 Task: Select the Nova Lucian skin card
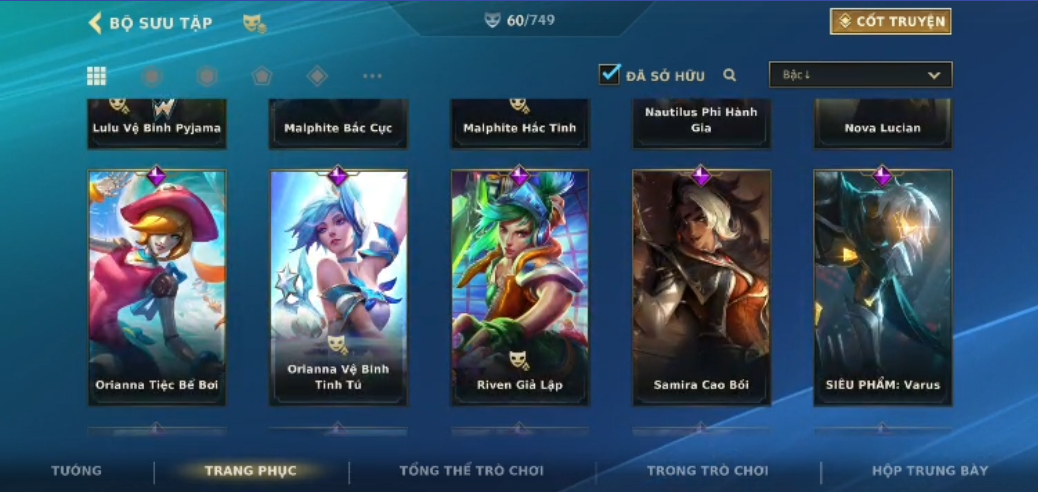click(x=882, y=124)
